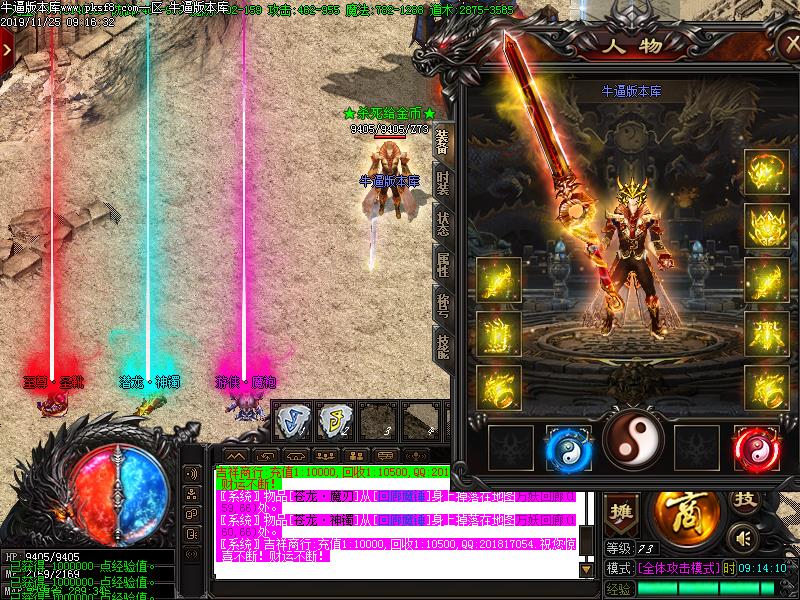Screen dimensions: 800x600
Task: Switch to the 称号 title tab
Action: (443, 304)
